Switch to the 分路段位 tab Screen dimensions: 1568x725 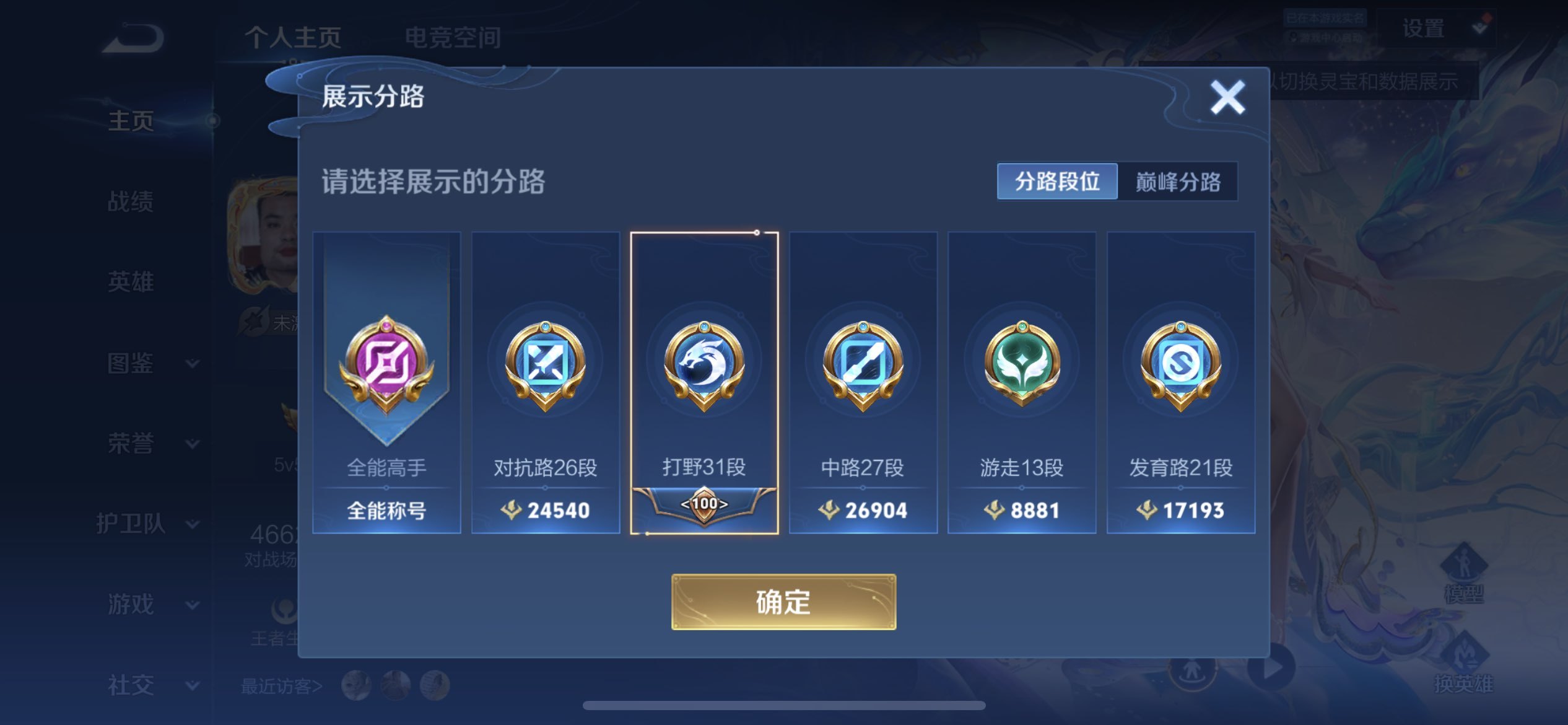pyautogui.click(x=1057, y=182)
